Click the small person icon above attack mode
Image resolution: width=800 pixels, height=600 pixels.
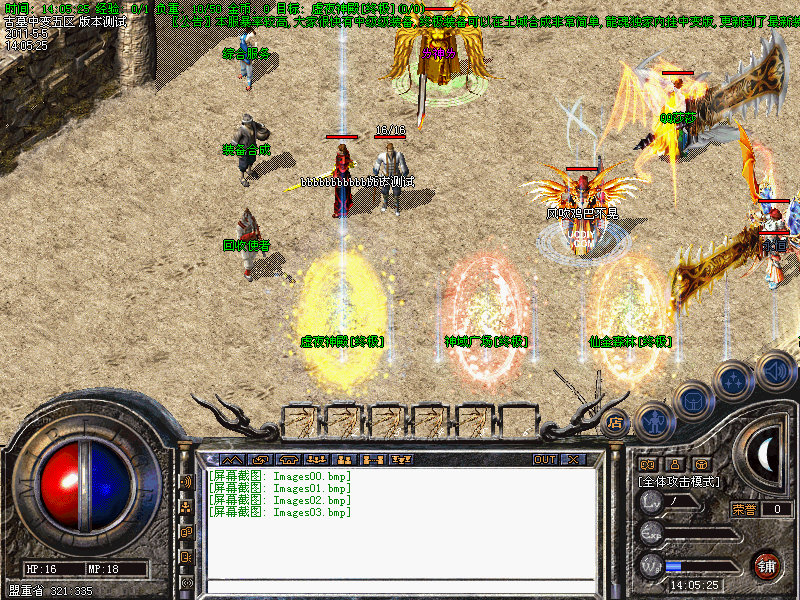coord(674,464)
